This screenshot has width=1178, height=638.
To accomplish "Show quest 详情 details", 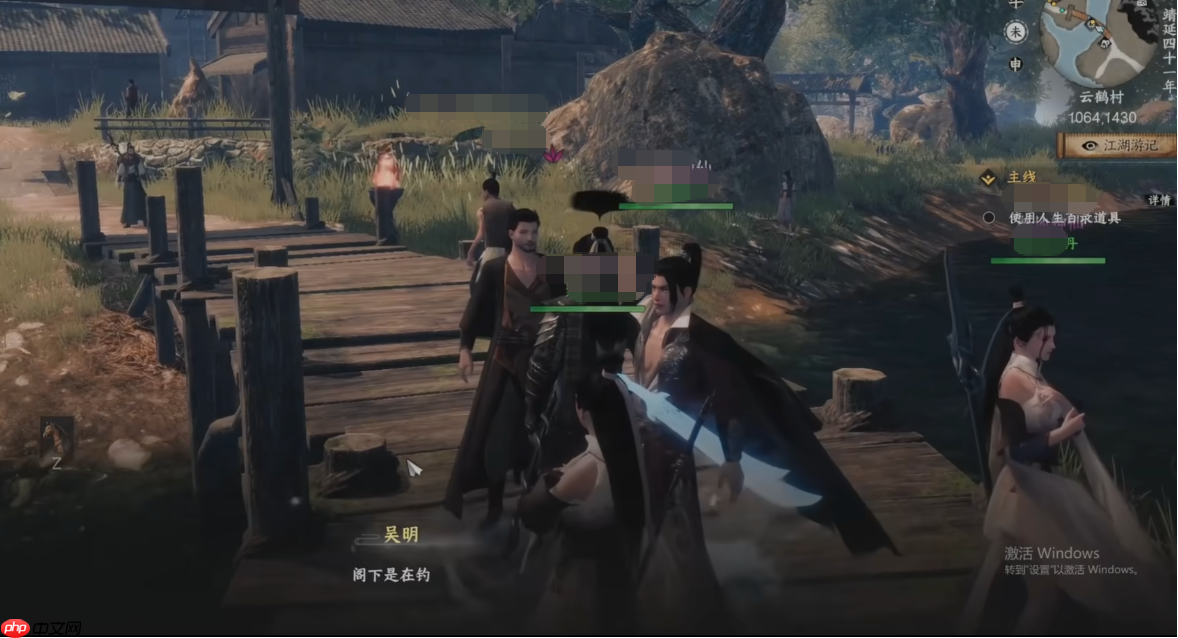I will (1158, 200).
